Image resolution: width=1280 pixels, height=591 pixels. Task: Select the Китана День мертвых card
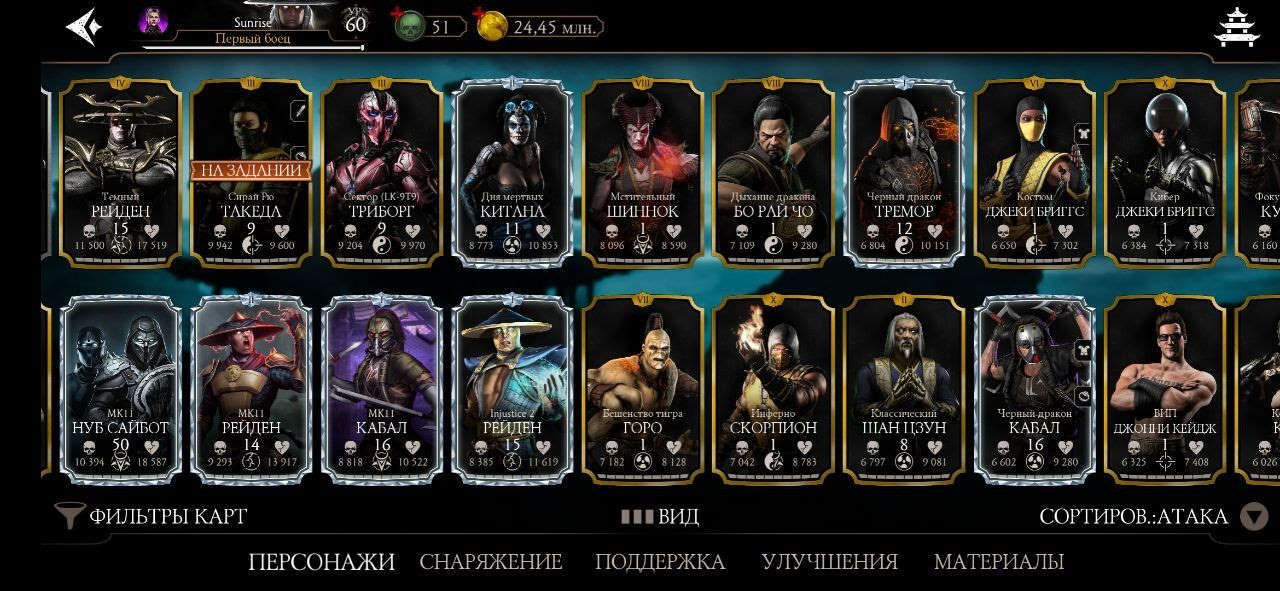coord(512,172)
